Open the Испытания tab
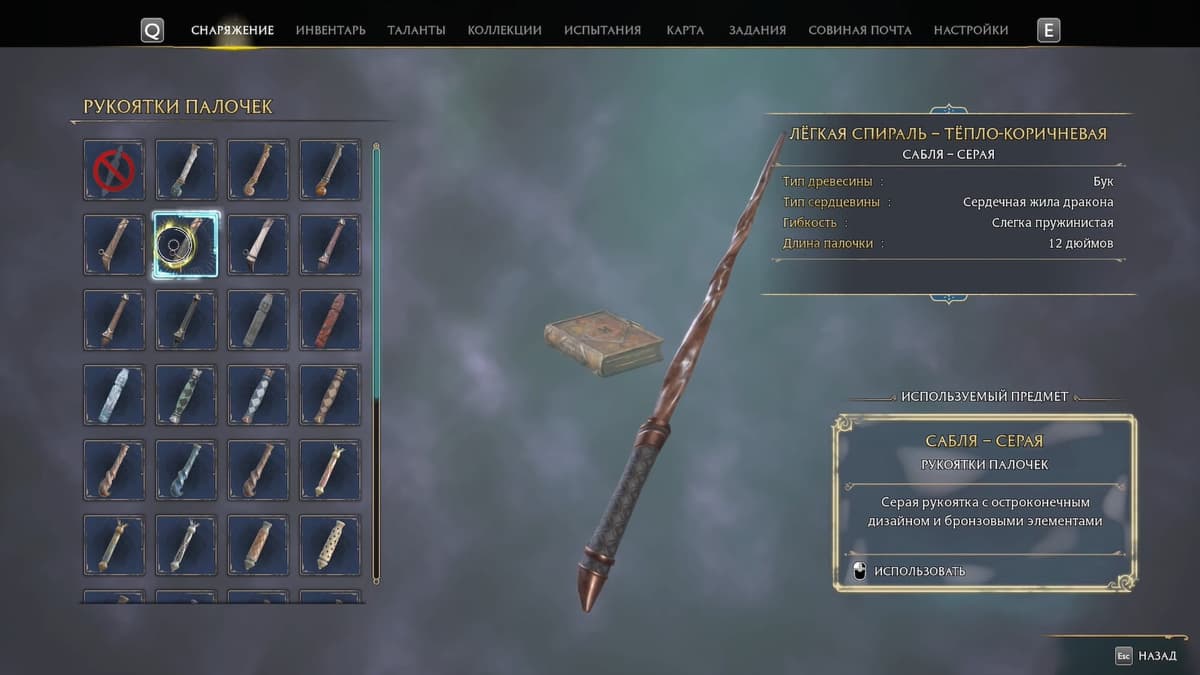The height and width of the screenshot is (675, 1200). pyautogui.click(x=602, y=30)
